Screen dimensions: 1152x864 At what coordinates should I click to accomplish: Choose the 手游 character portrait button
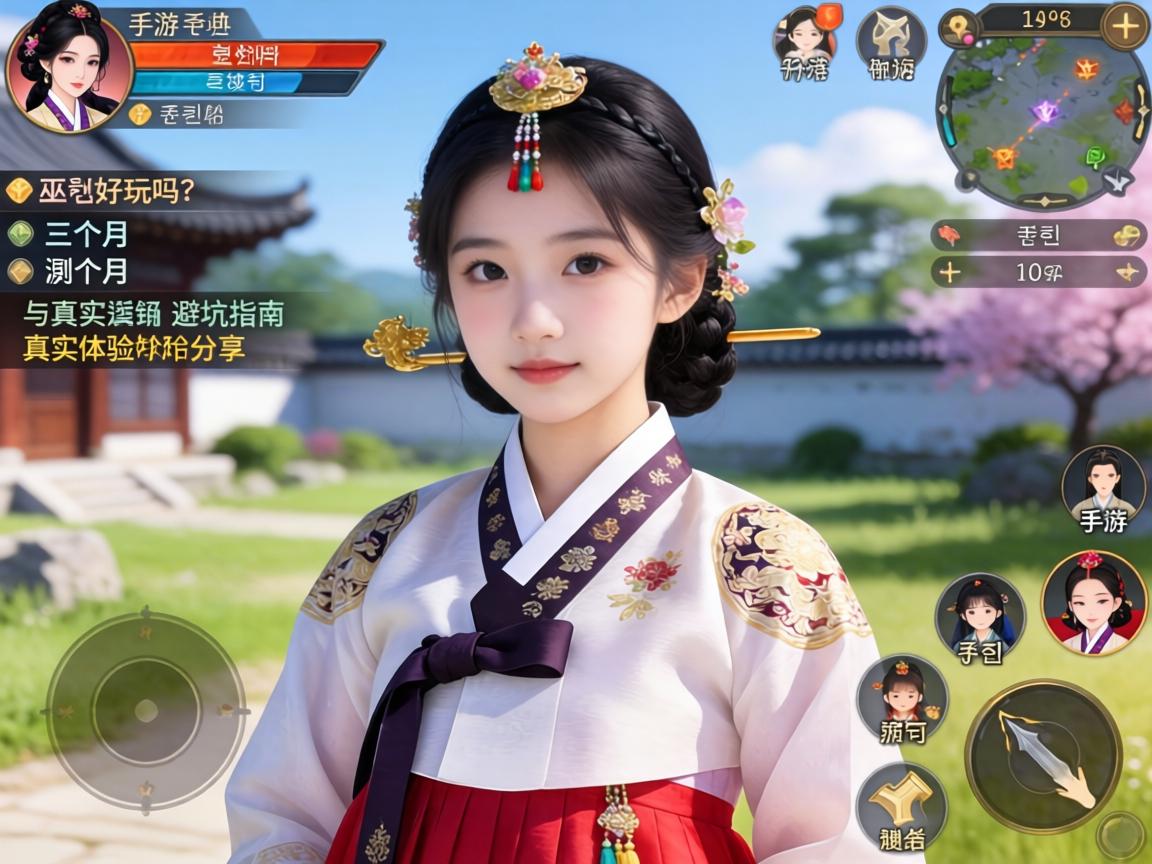point(1103,490)
